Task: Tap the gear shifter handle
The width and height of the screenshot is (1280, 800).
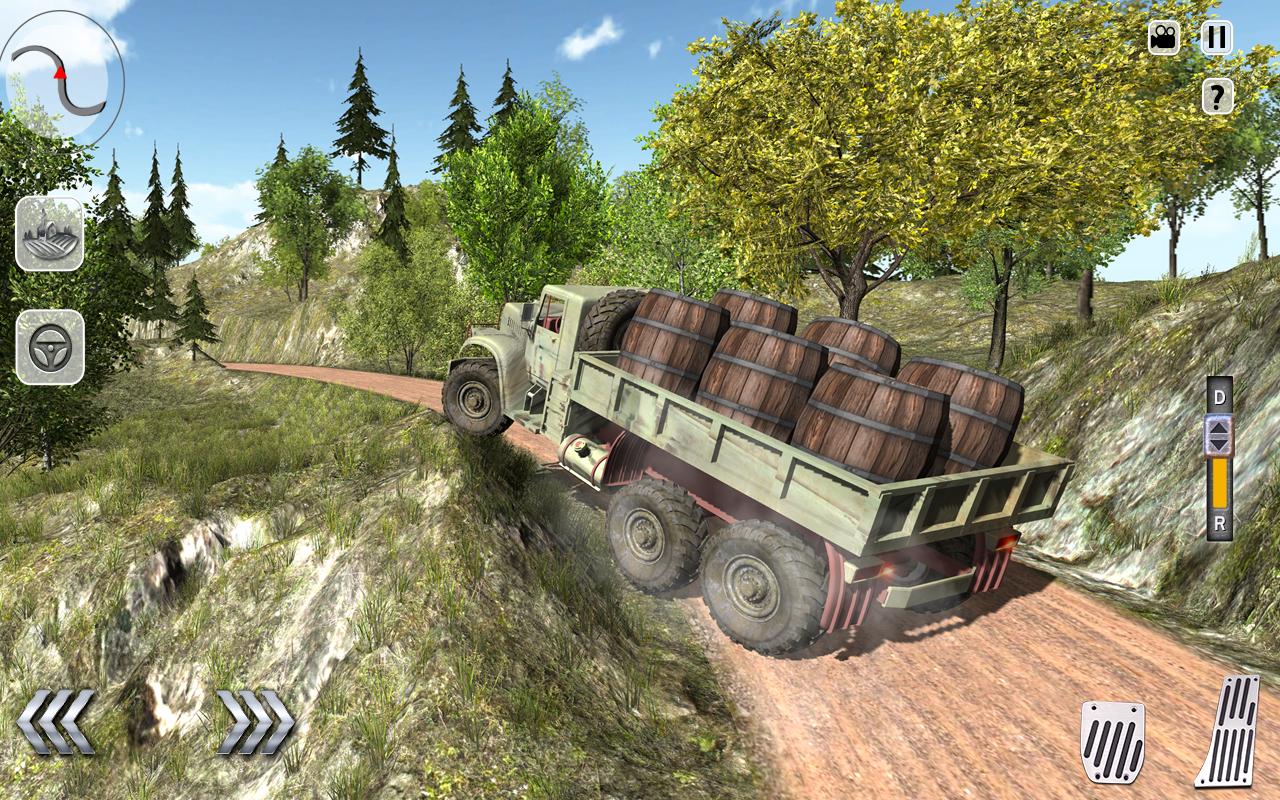Action: (x=1219, y=435)
